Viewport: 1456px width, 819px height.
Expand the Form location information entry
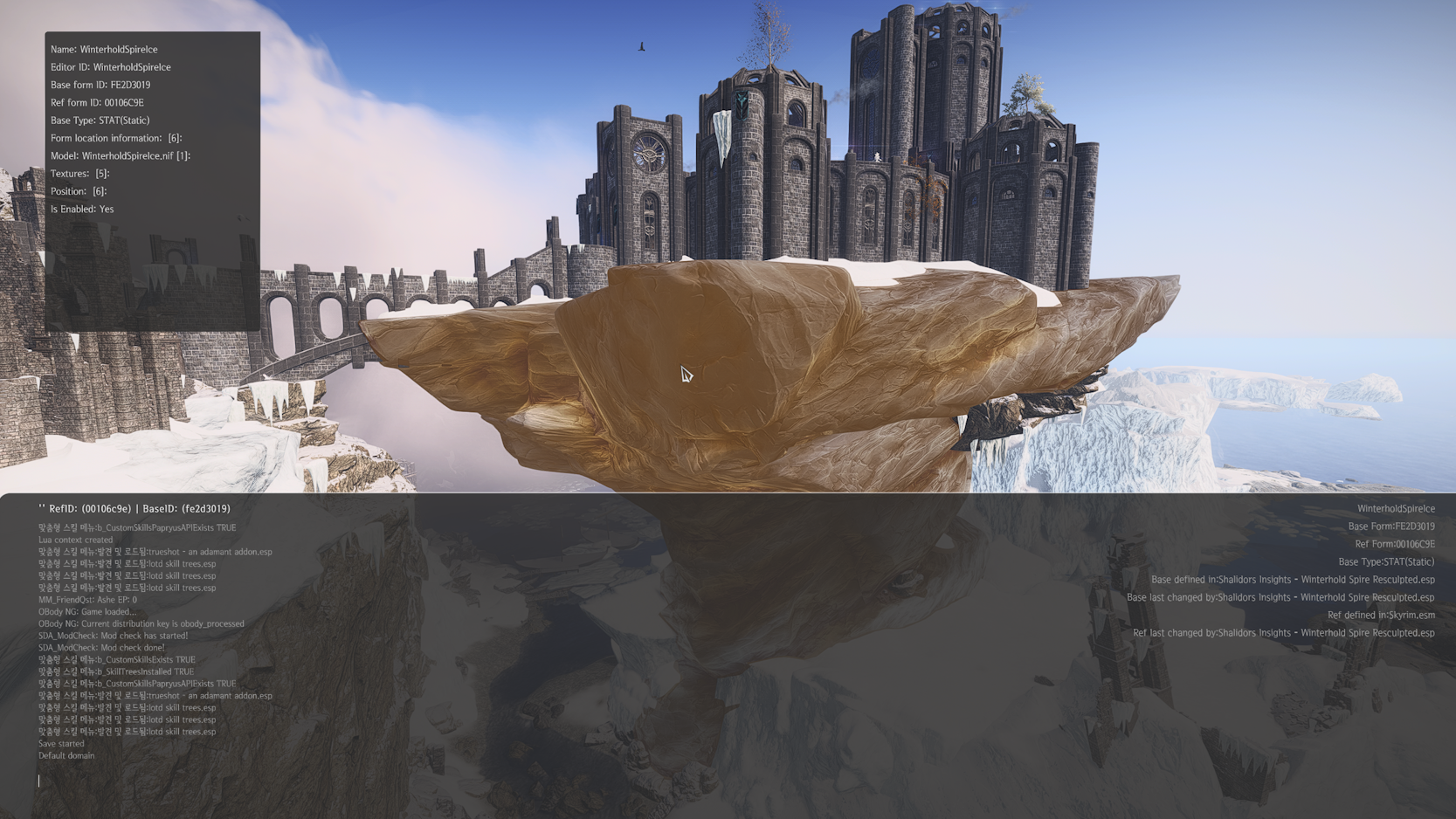click(116, 138)
